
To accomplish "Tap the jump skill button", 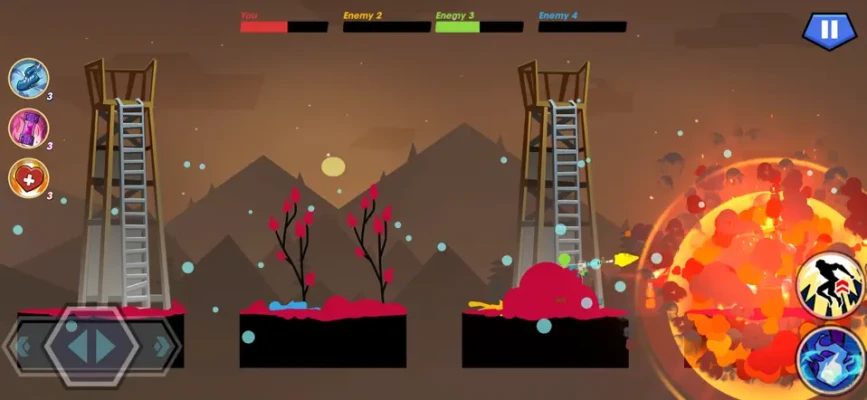I will point(832,285).
